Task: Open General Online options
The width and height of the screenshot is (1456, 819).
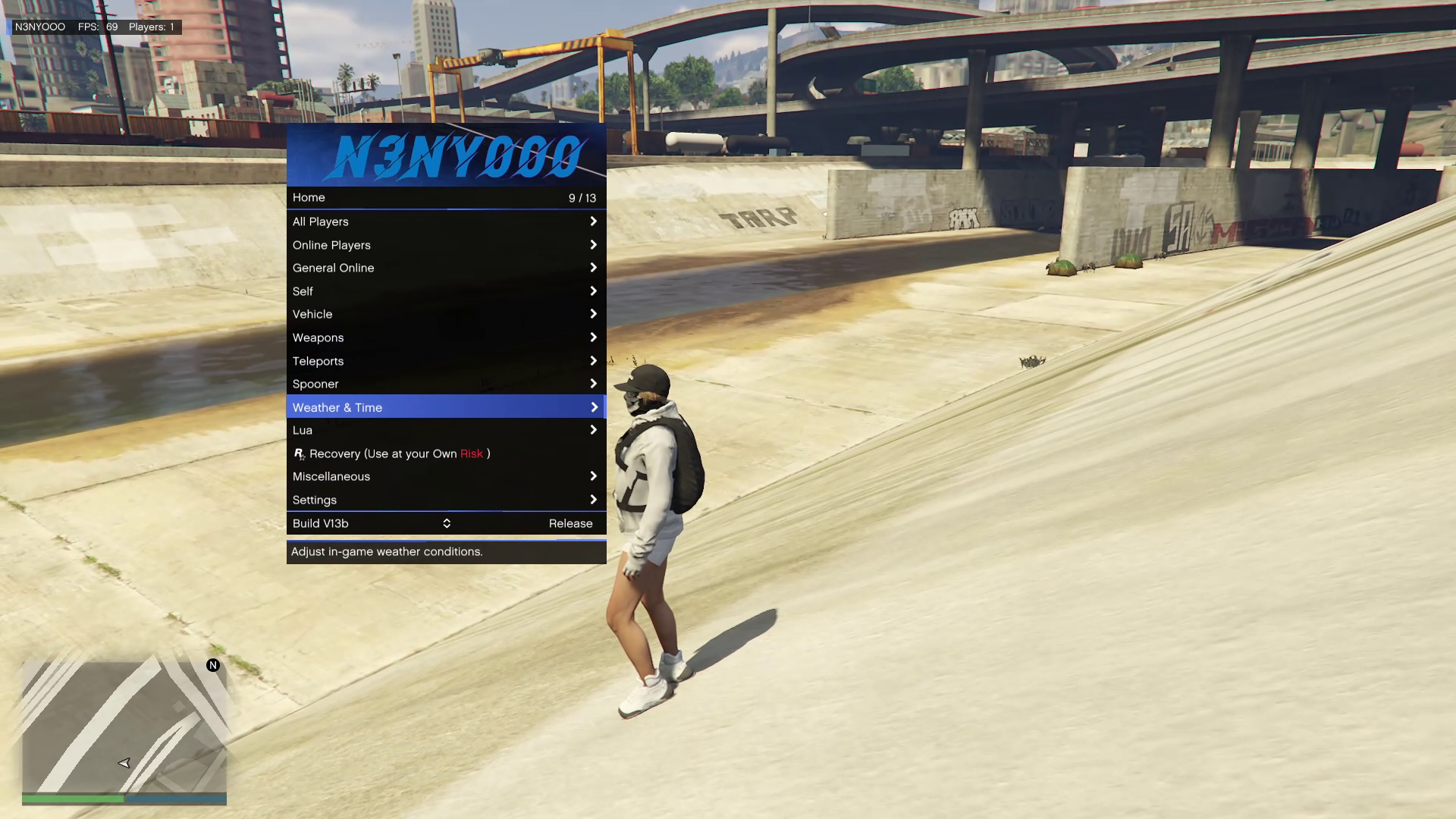Action: point(446,268)
